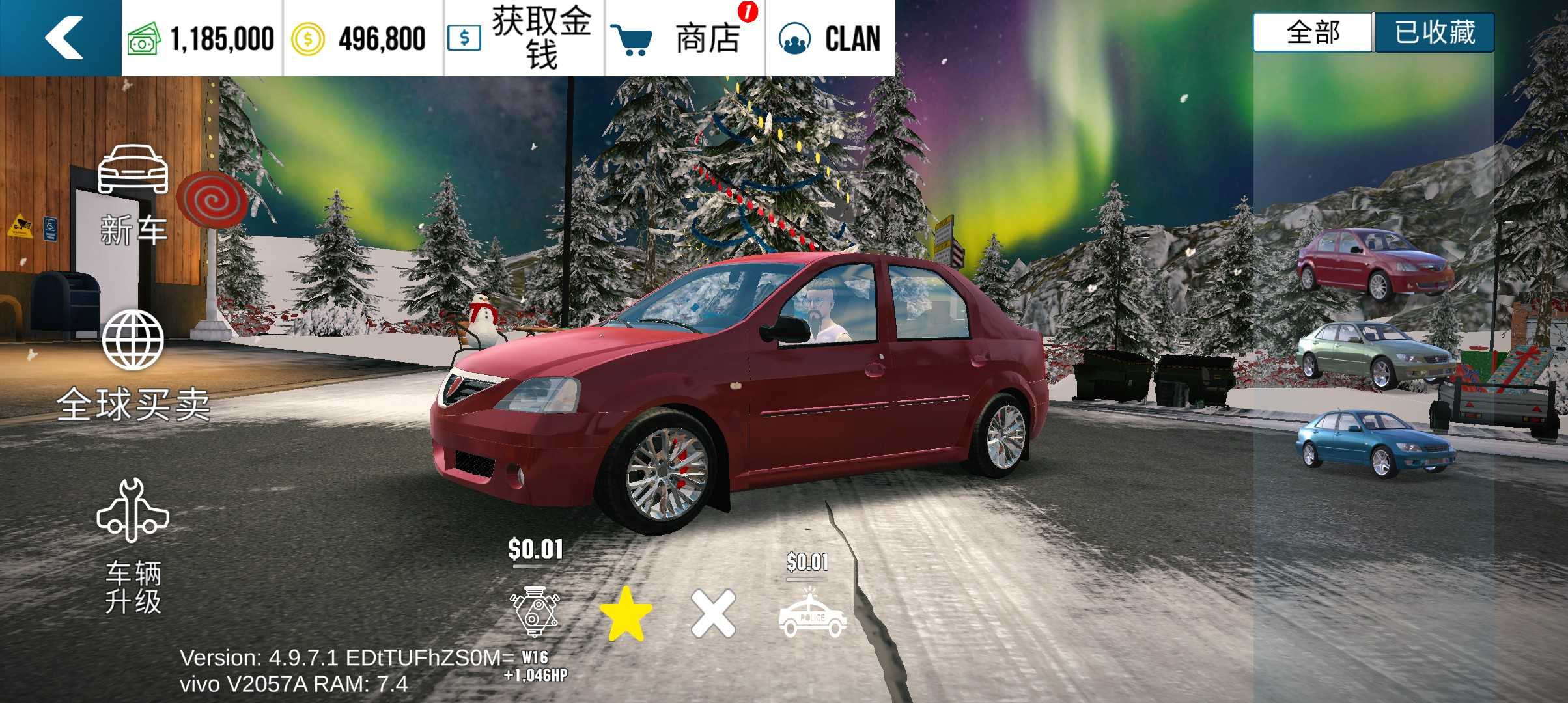Screen dimensions: 1568x703
Task: Toggle the yellow favorite star
Action: point(625,614)
